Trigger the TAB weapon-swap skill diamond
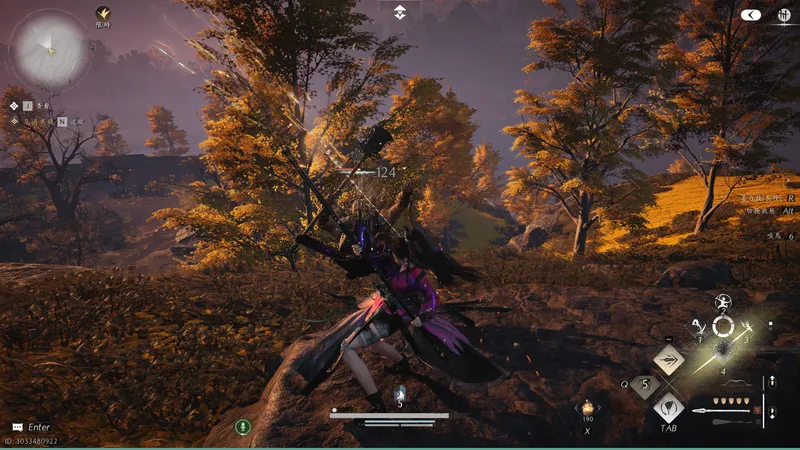 668,408
